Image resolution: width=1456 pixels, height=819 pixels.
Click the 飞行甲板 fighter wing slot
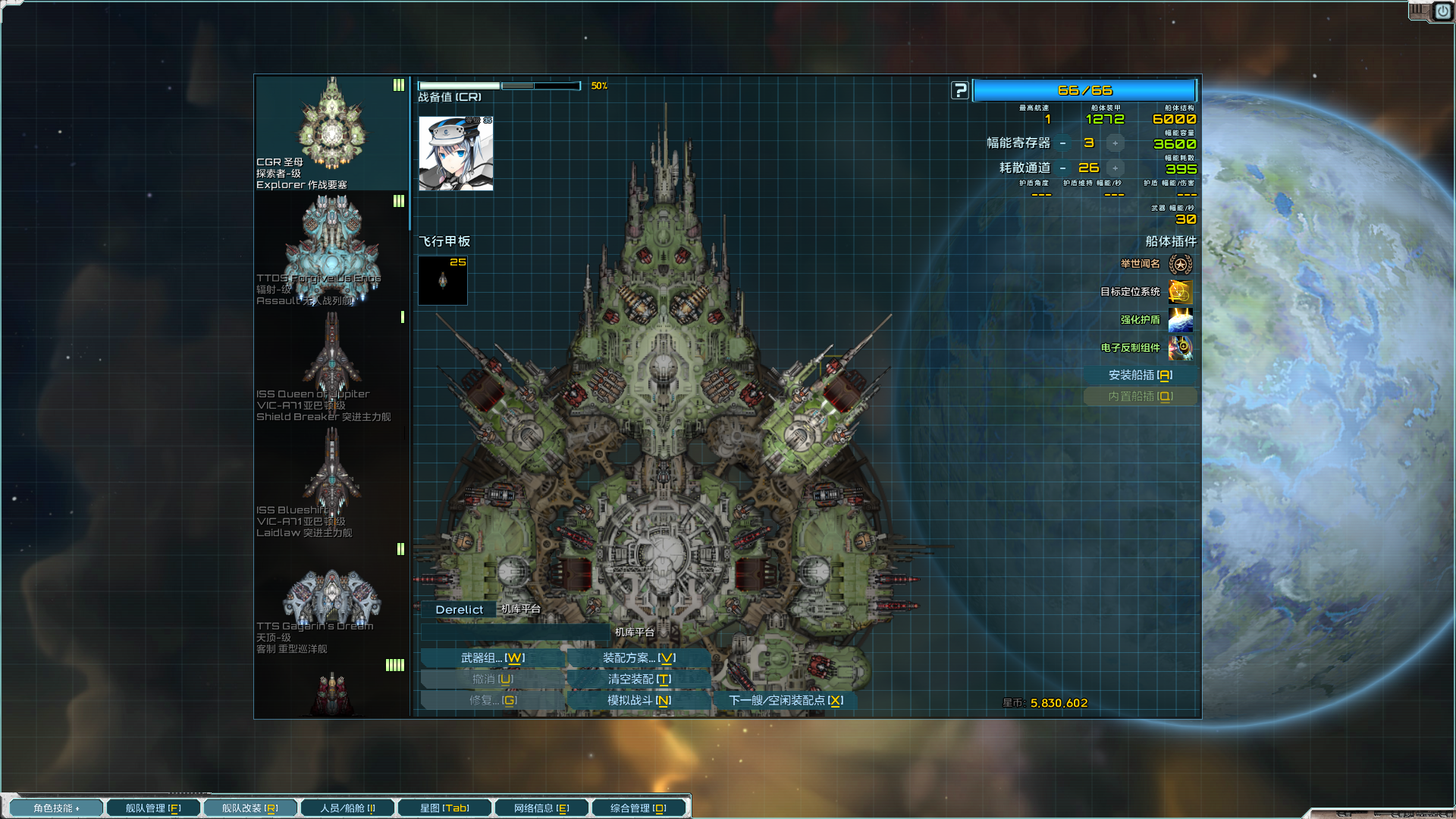point(442,280)
